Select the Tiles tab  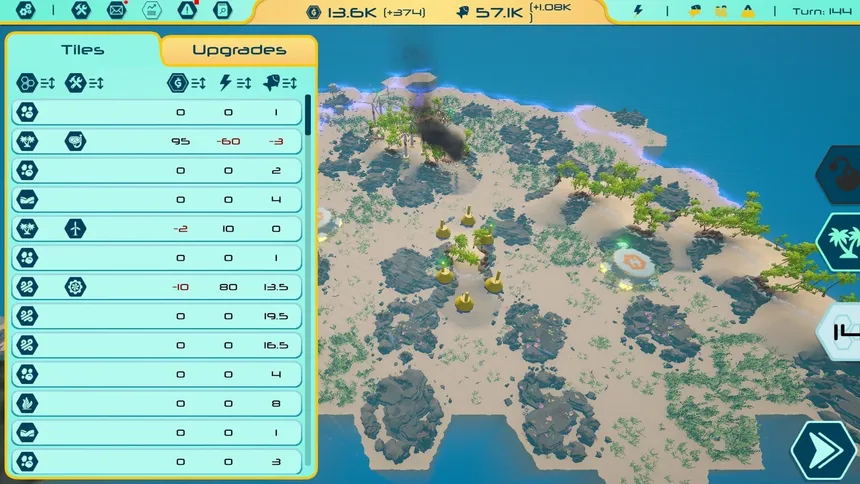click(x=82, y=50)
